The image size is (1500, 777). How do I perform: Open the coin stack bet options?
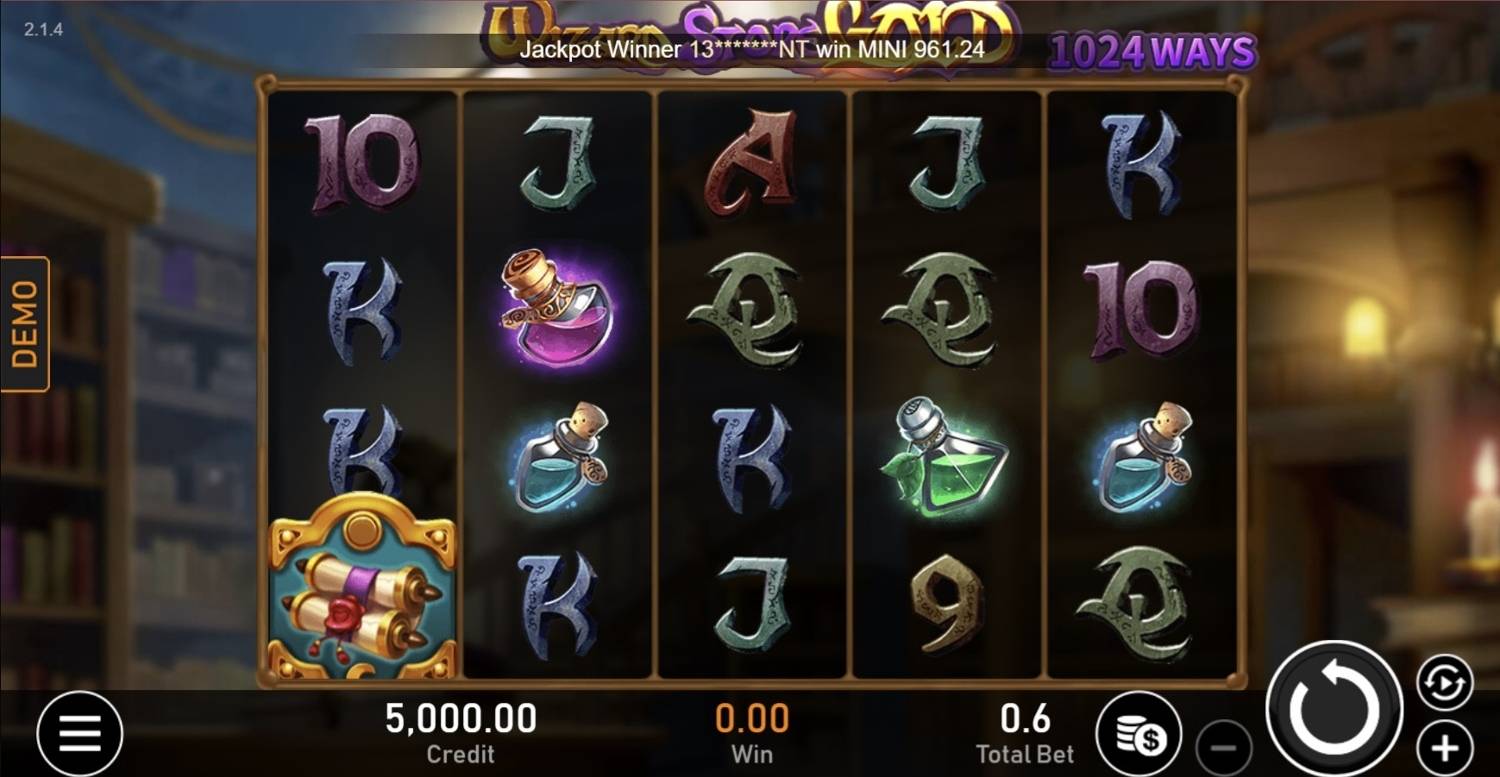coord(1139,735)
